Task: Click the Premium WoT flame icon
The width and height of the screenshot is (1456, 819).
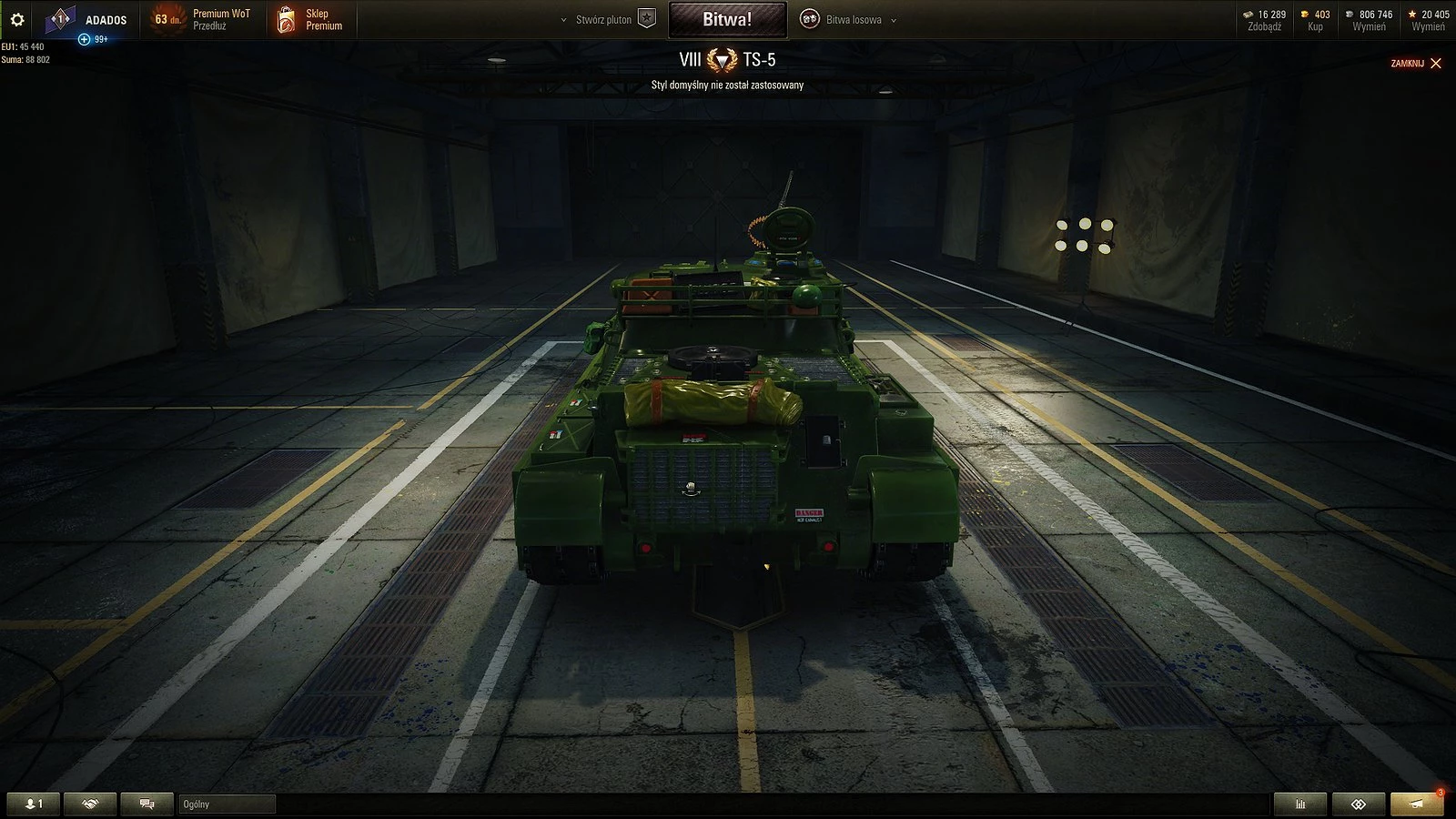Action: coord(167,18)
